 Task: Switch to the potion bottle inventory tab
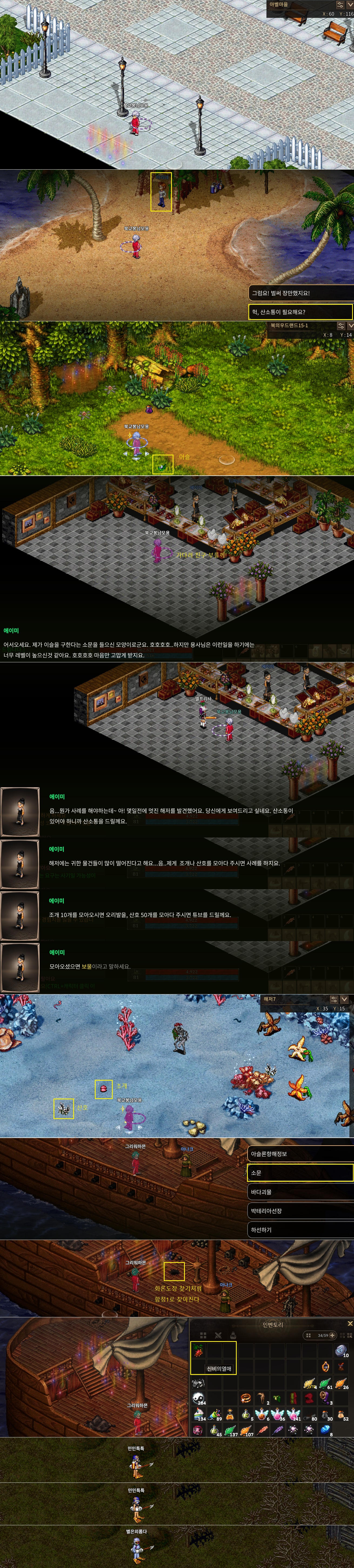coord(233,1335)
